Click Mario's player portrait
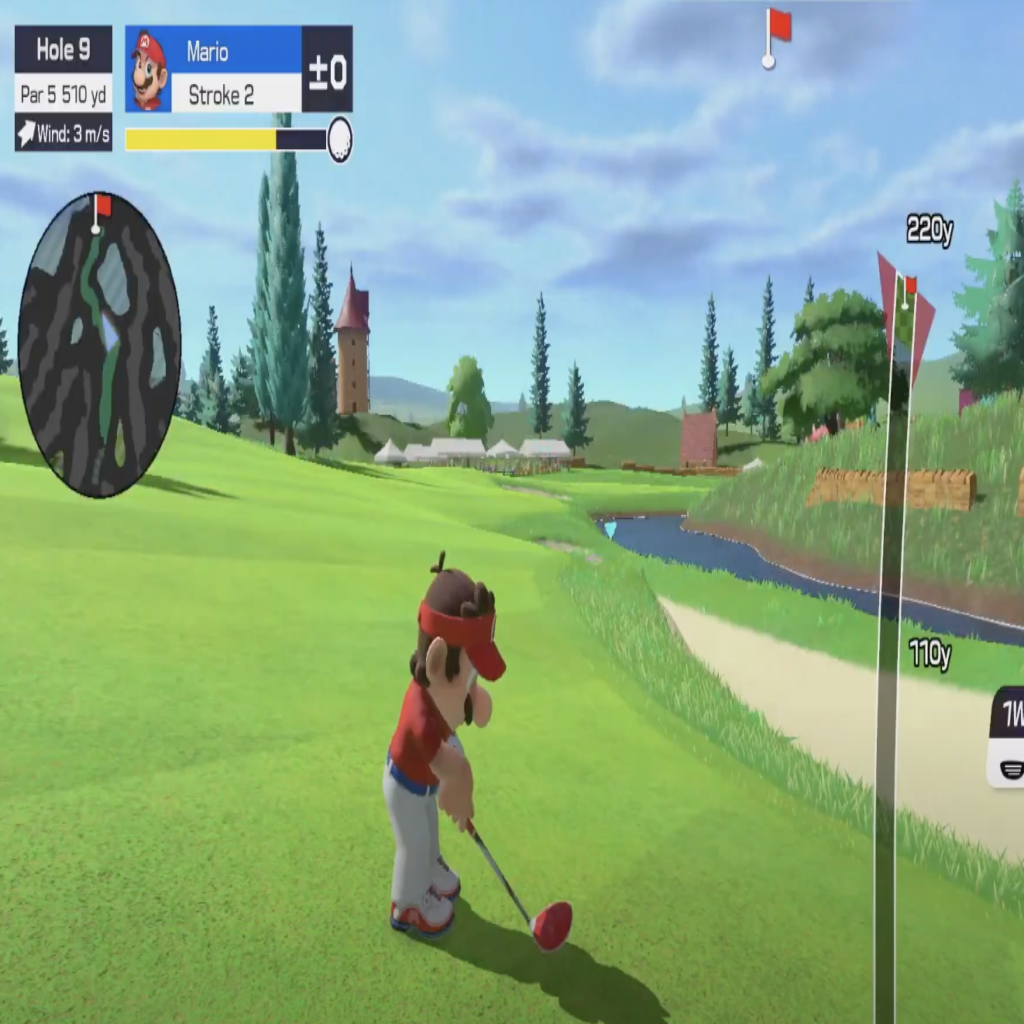Viewport: 1024px width, 1024px height. tap(148, 70)
